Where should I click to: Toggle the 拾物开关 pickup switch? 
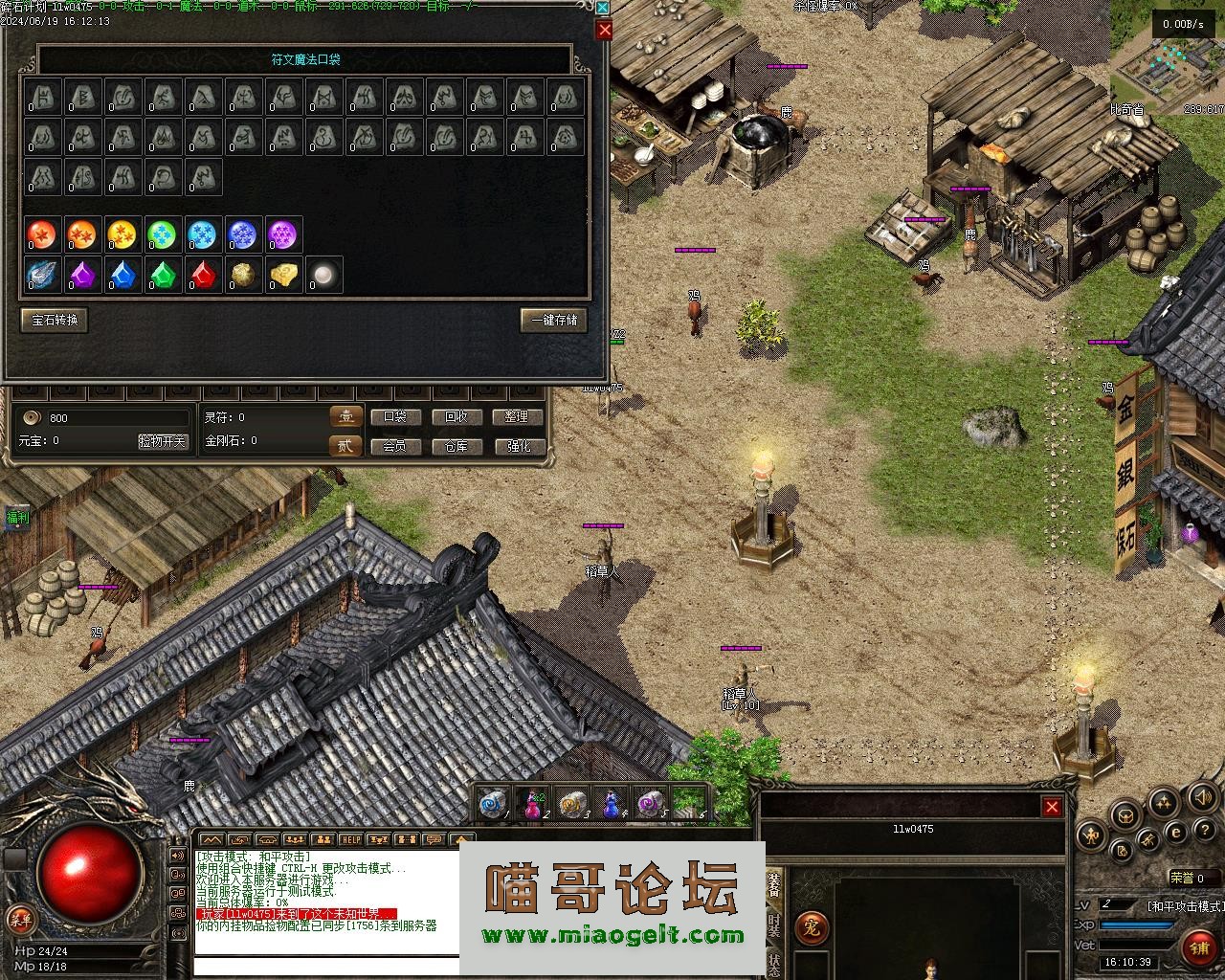coord(163,441)
